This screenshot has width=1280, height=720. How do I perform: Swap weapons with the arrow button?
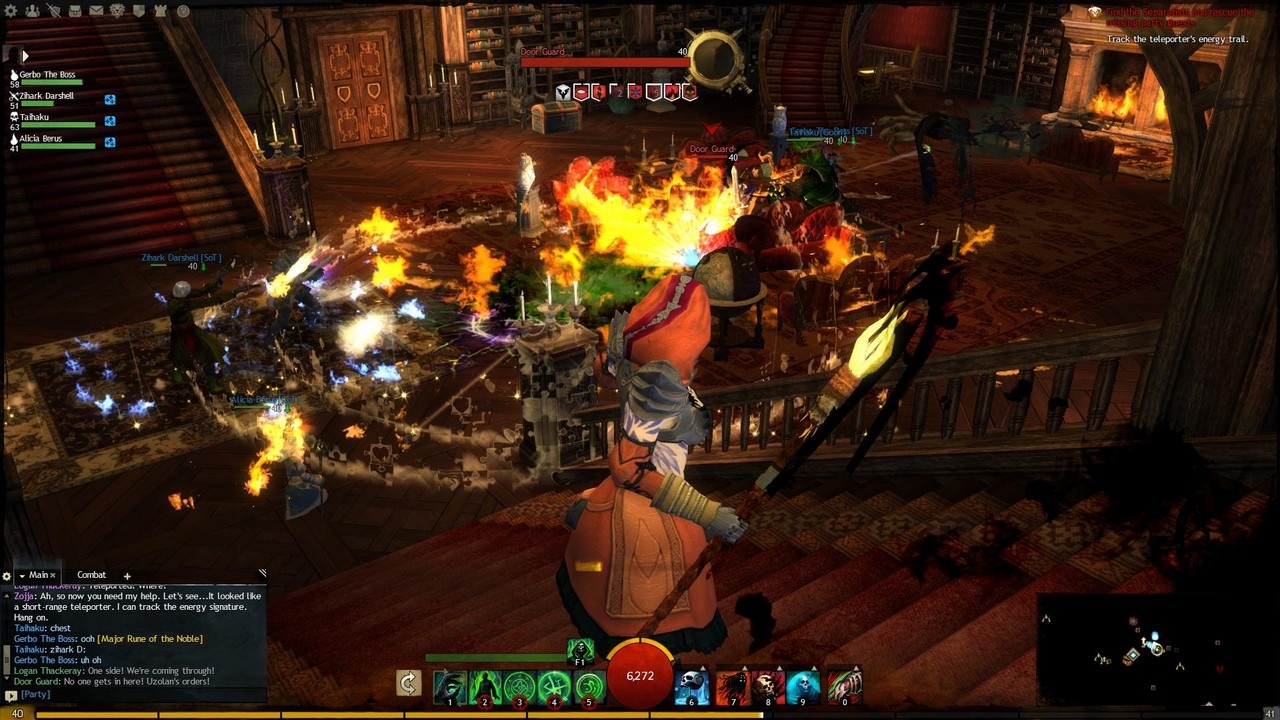pyautogui.click(x=408, y=683)
